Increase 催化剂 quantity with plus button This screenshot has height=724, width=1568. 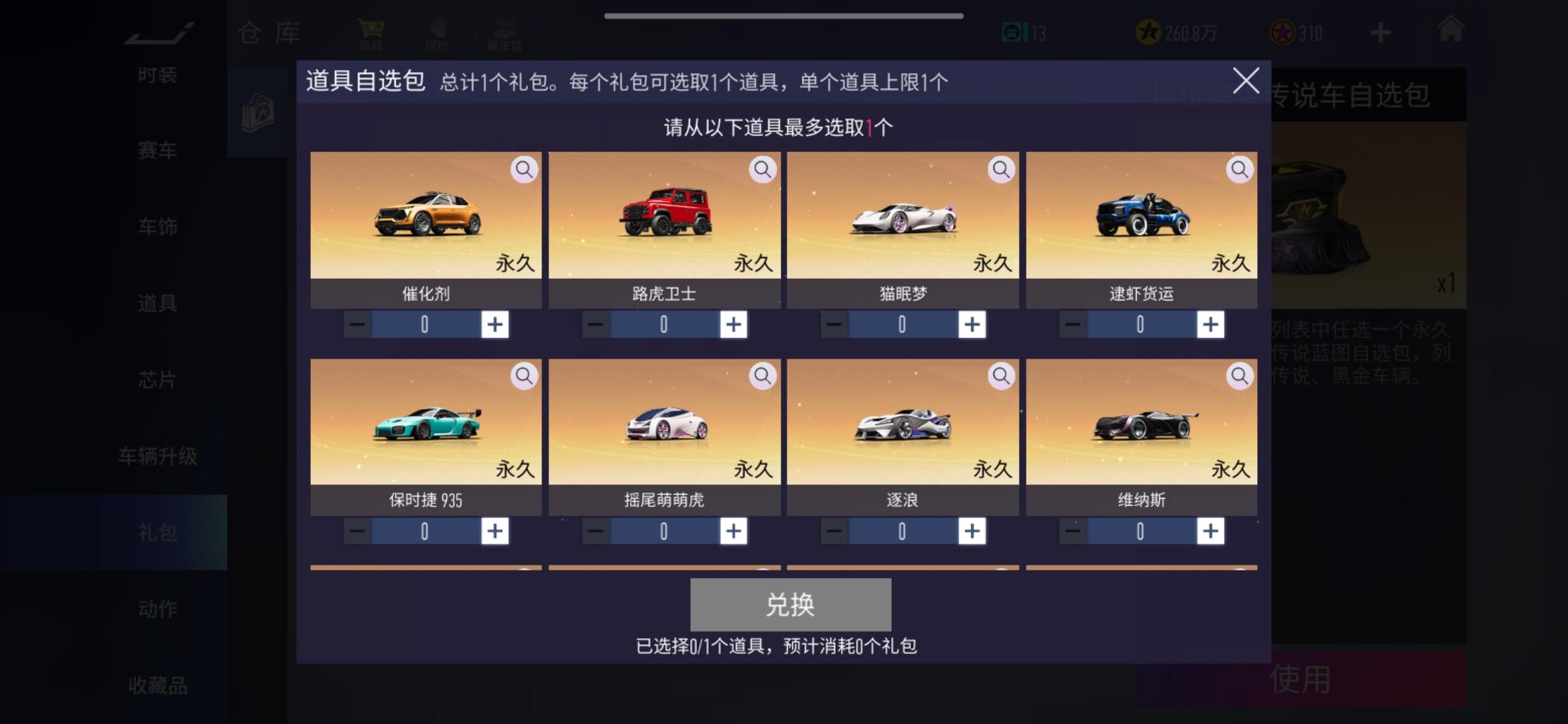click(495, 324)
